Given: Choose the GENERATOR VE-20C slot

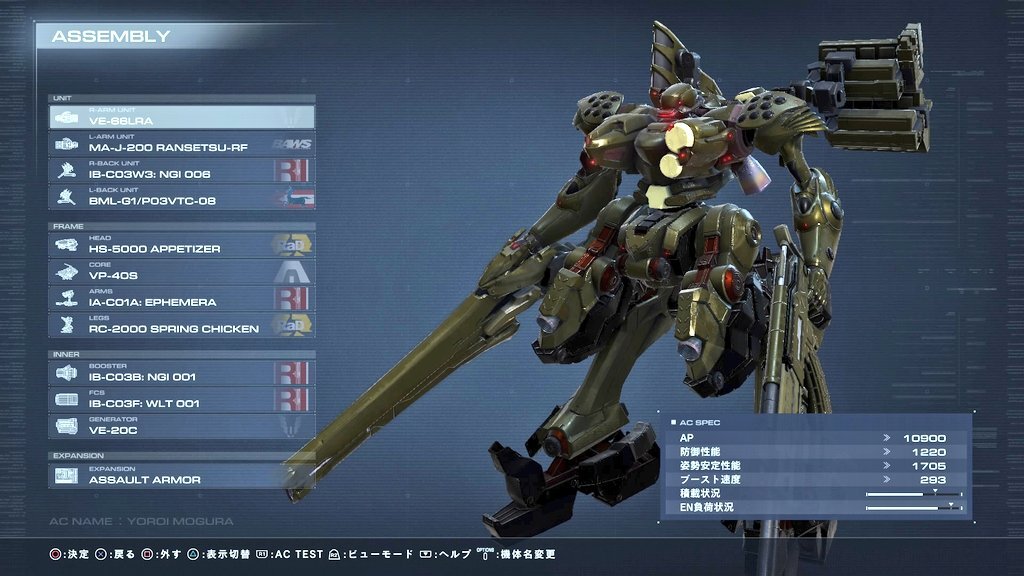Looking at the screenshot, I should click(181, 426).
